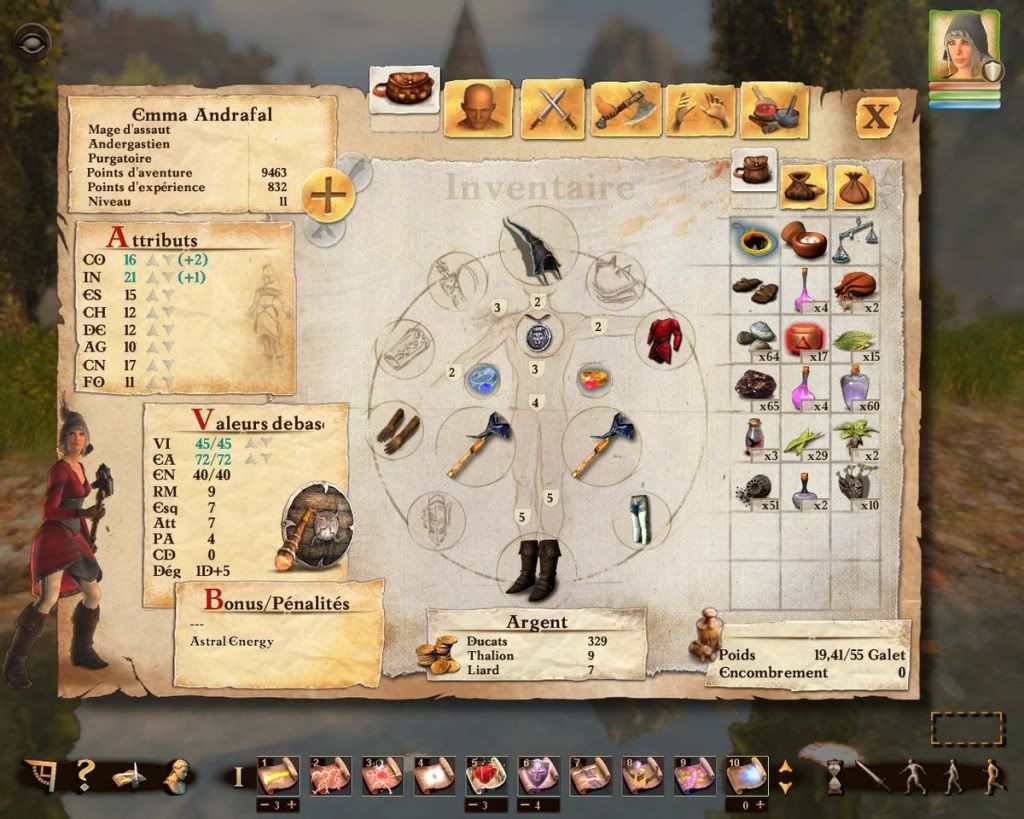Select the balance scales inventory item
This screenshot has width=1024, height=819.
point(852,240)
